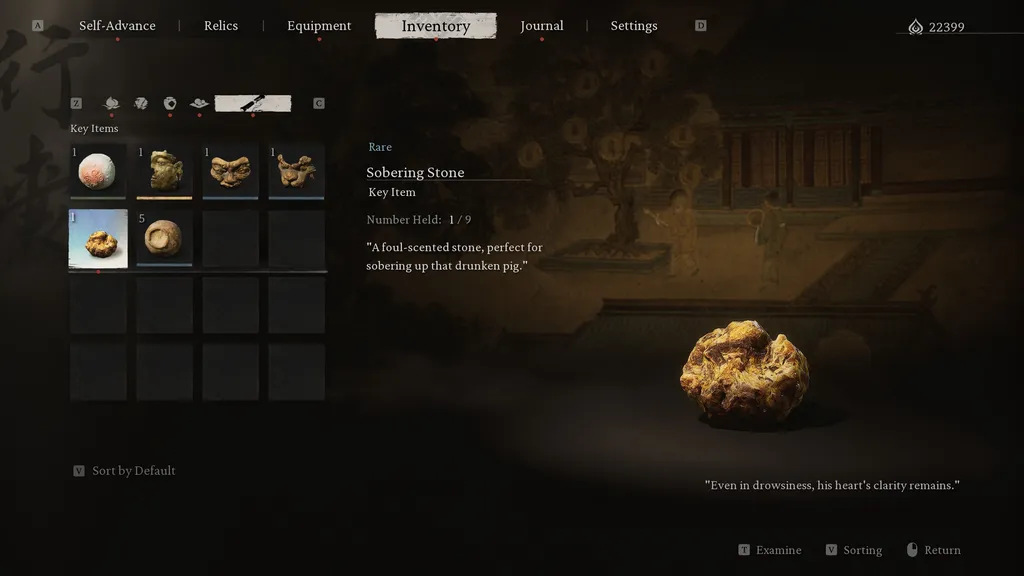Switch to the Relics tab
This screenshot has height=576, width=1024.
221,26
